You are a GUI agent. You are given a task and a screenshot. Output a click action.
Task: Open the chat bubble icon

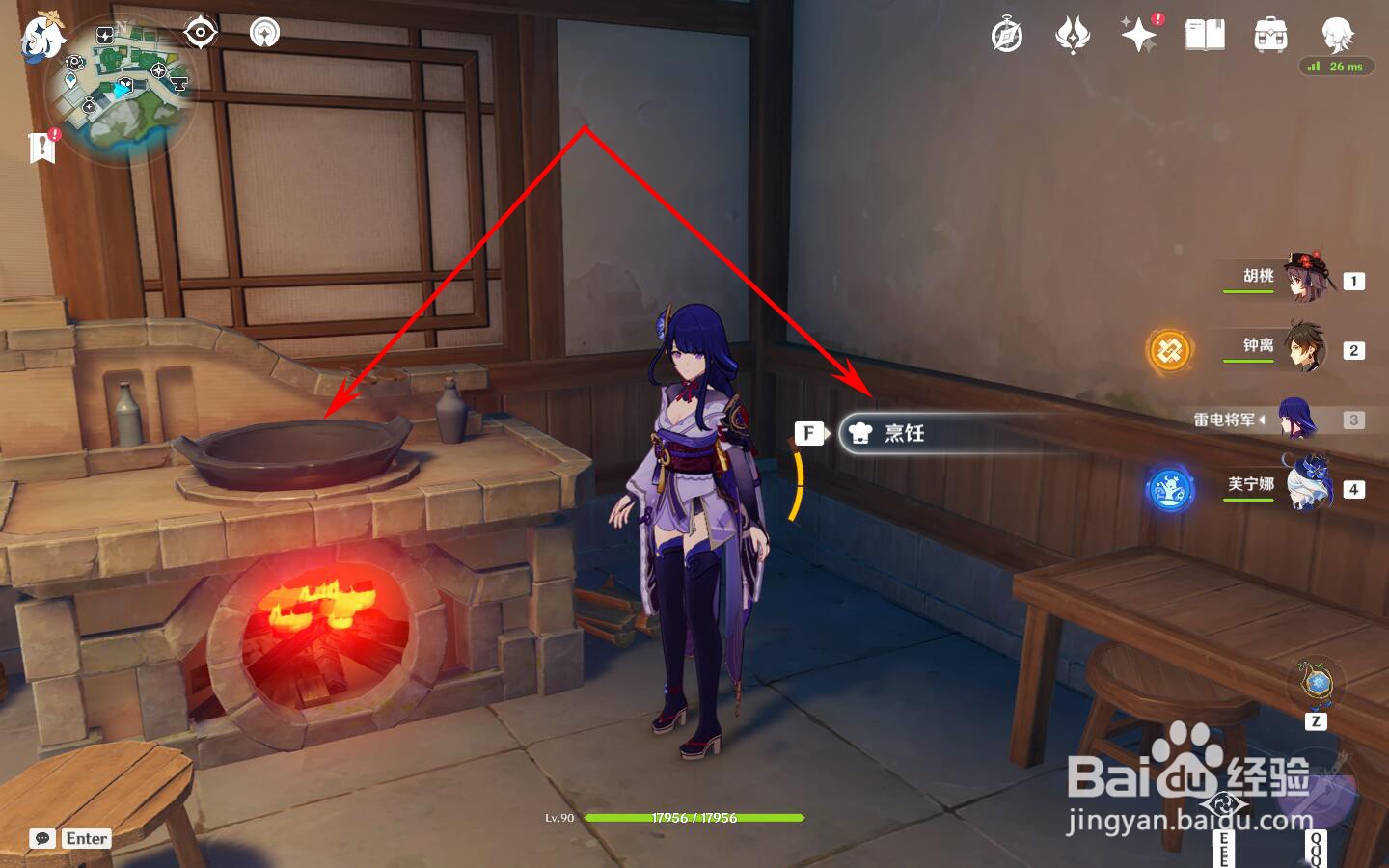(x=41, y=838)
